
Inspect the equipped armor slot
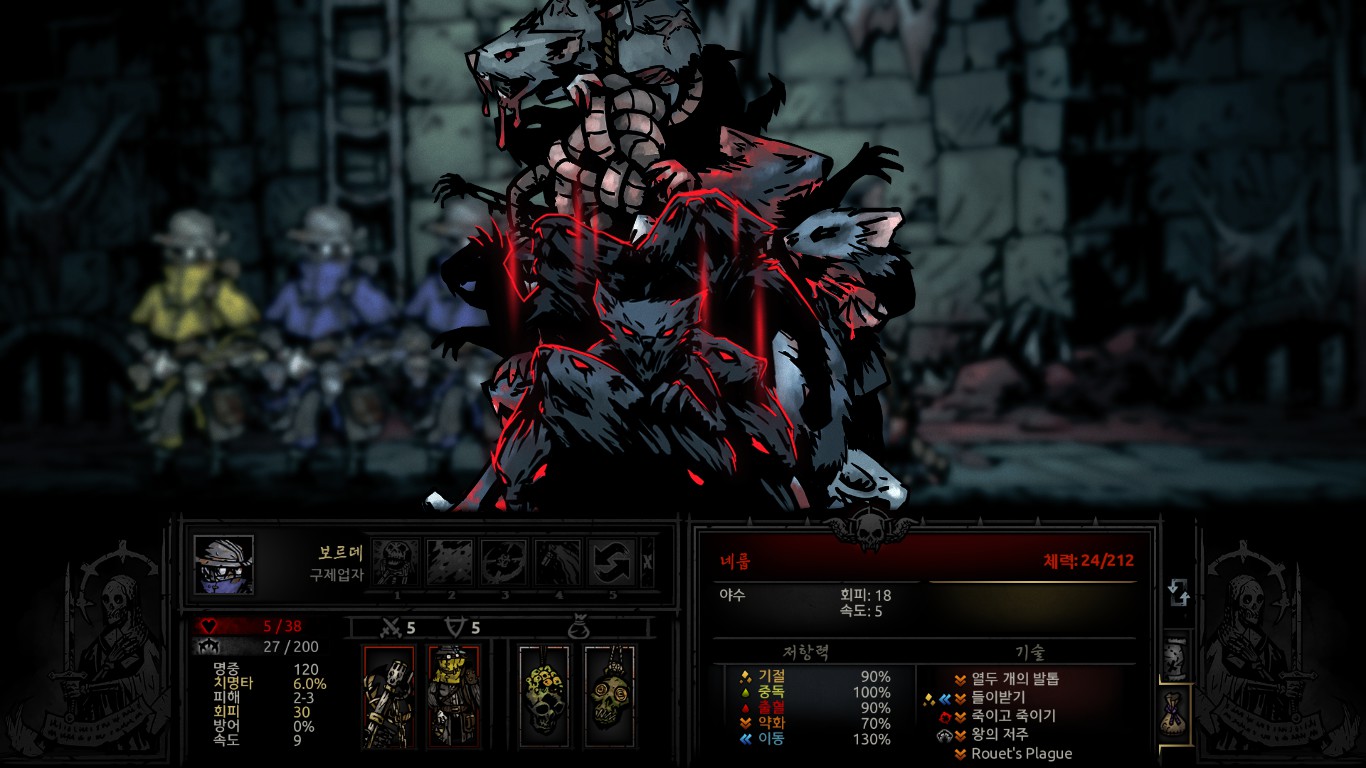(453, 697)
